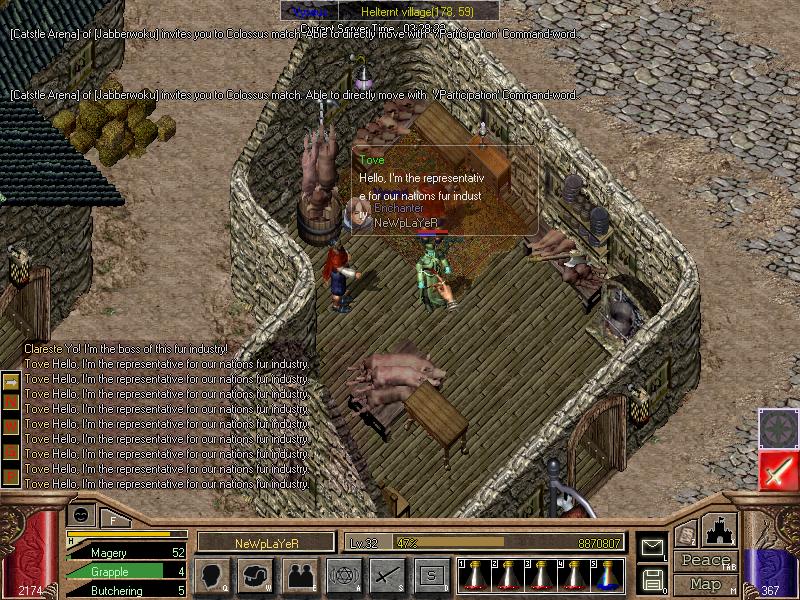Click the square S button
The image size is (800, 600).
[432, 575]
